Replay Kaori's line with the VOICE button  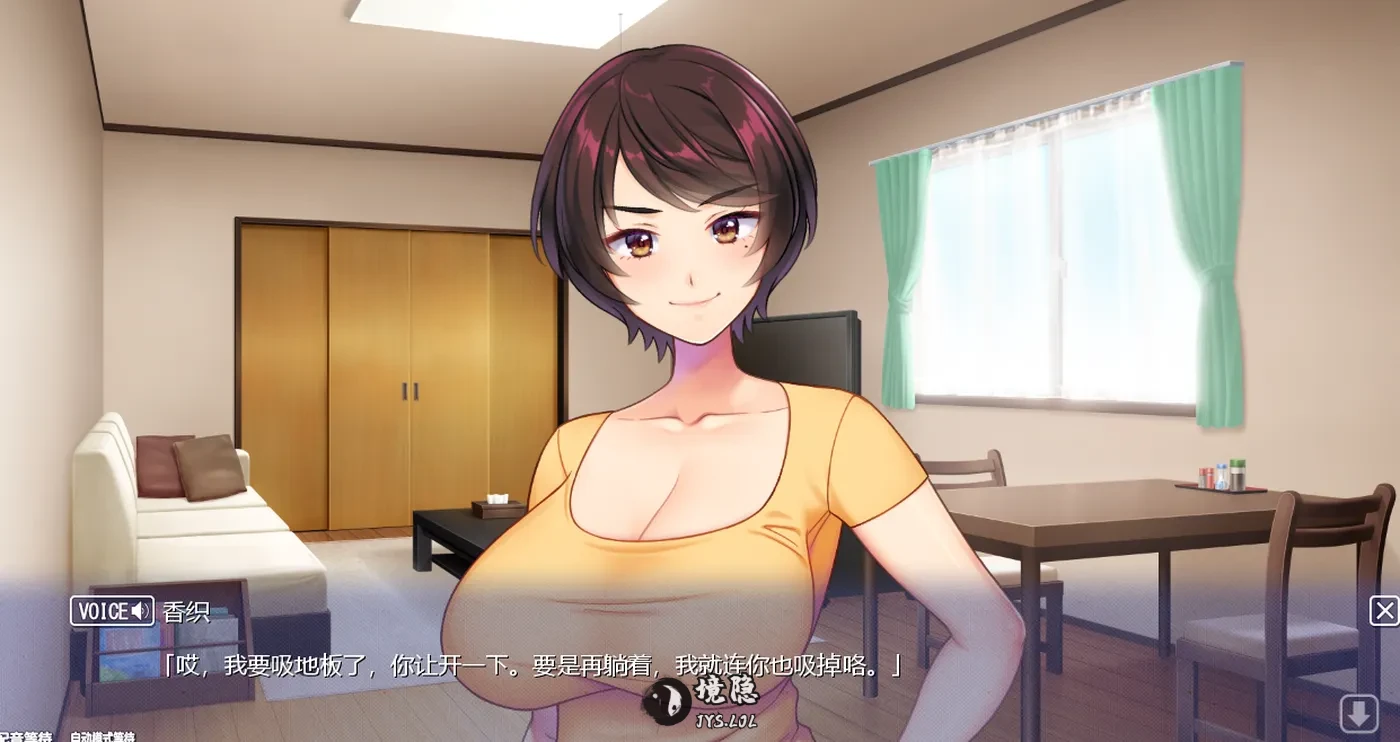pos(111,611)
